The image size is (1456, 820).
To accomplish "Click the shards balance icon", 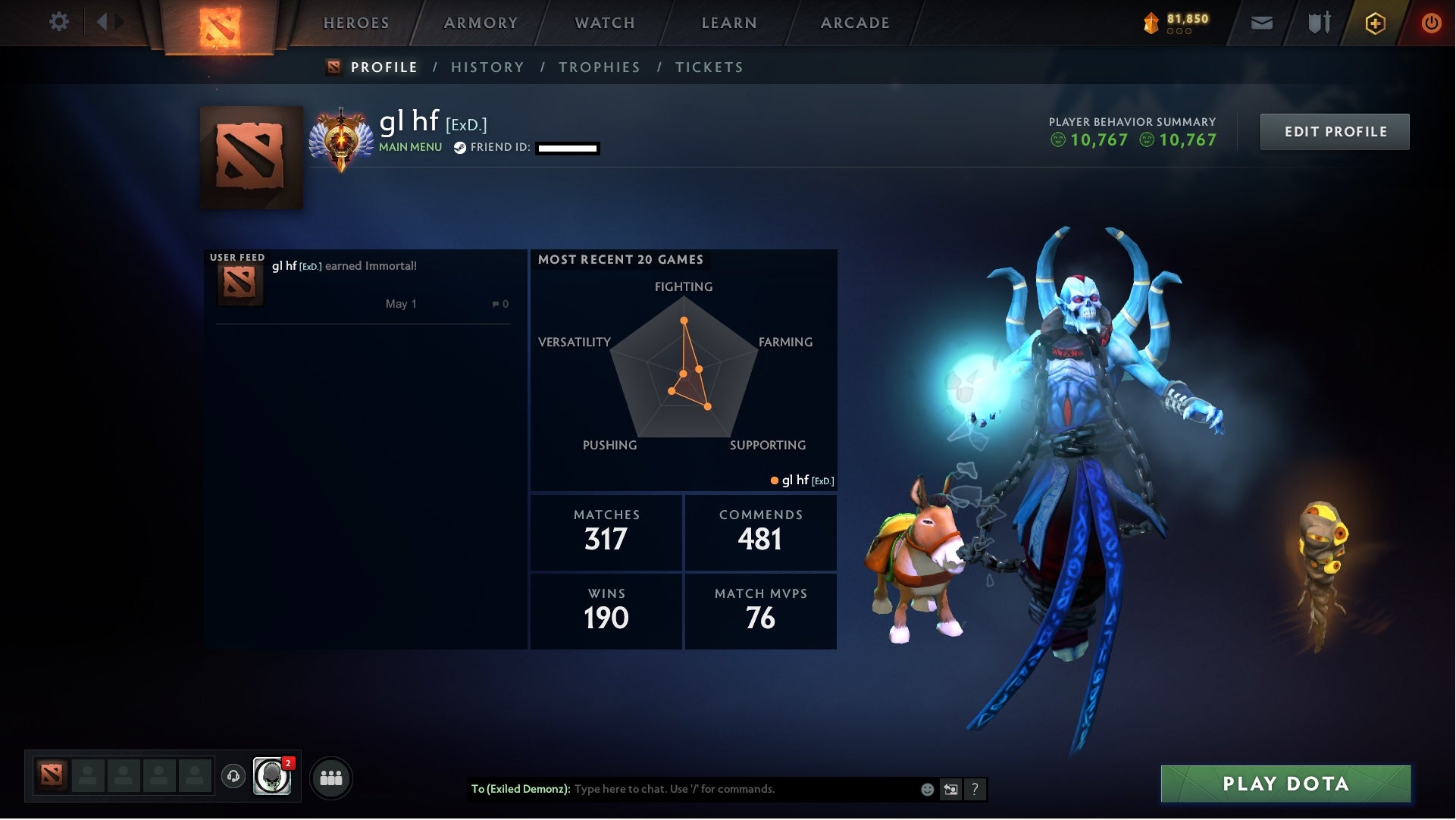I will click(1150, 22).
